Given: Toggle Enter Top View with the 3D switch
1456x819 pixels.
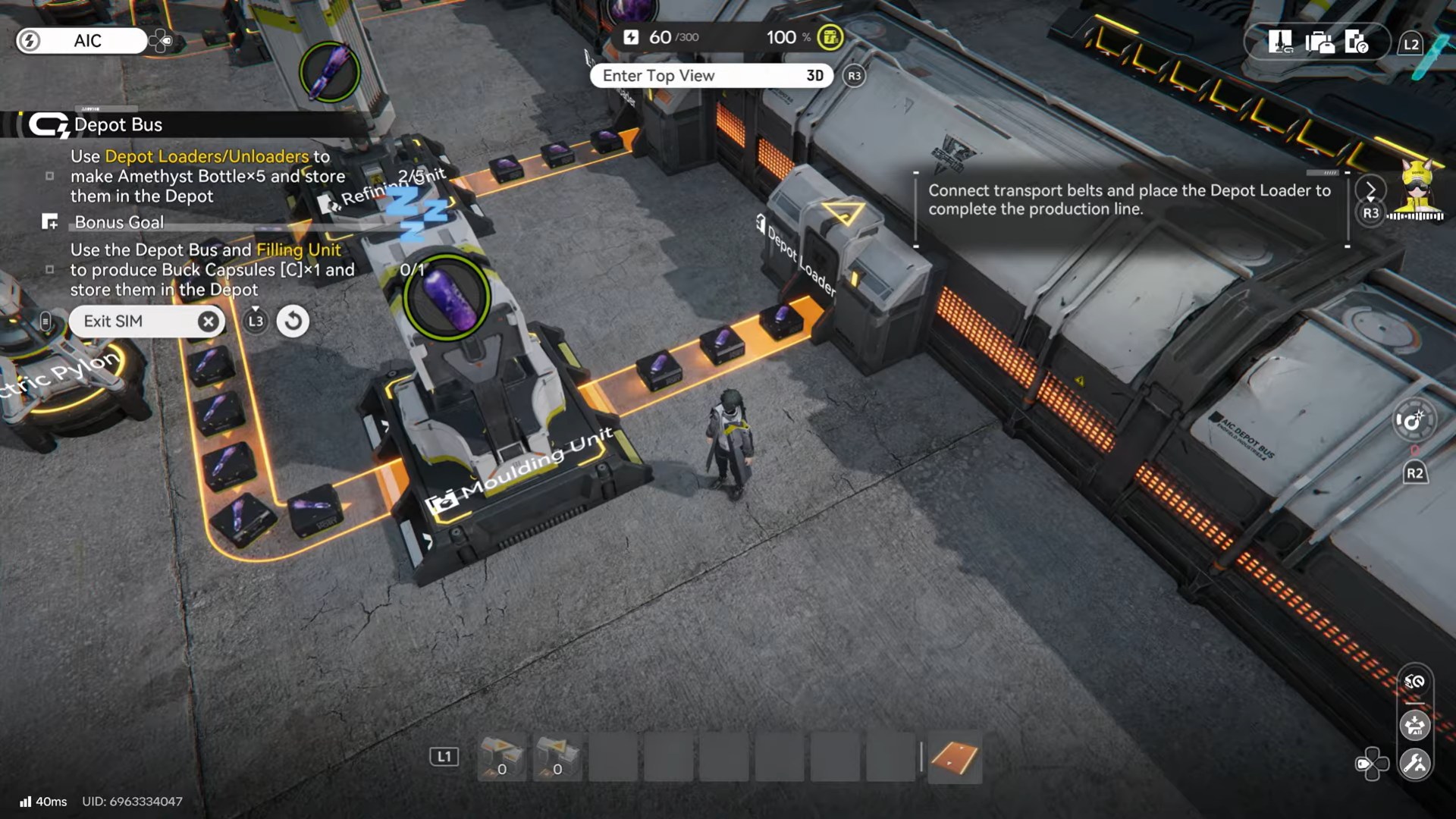Looking at the screenshot, I should coord(814,76).
